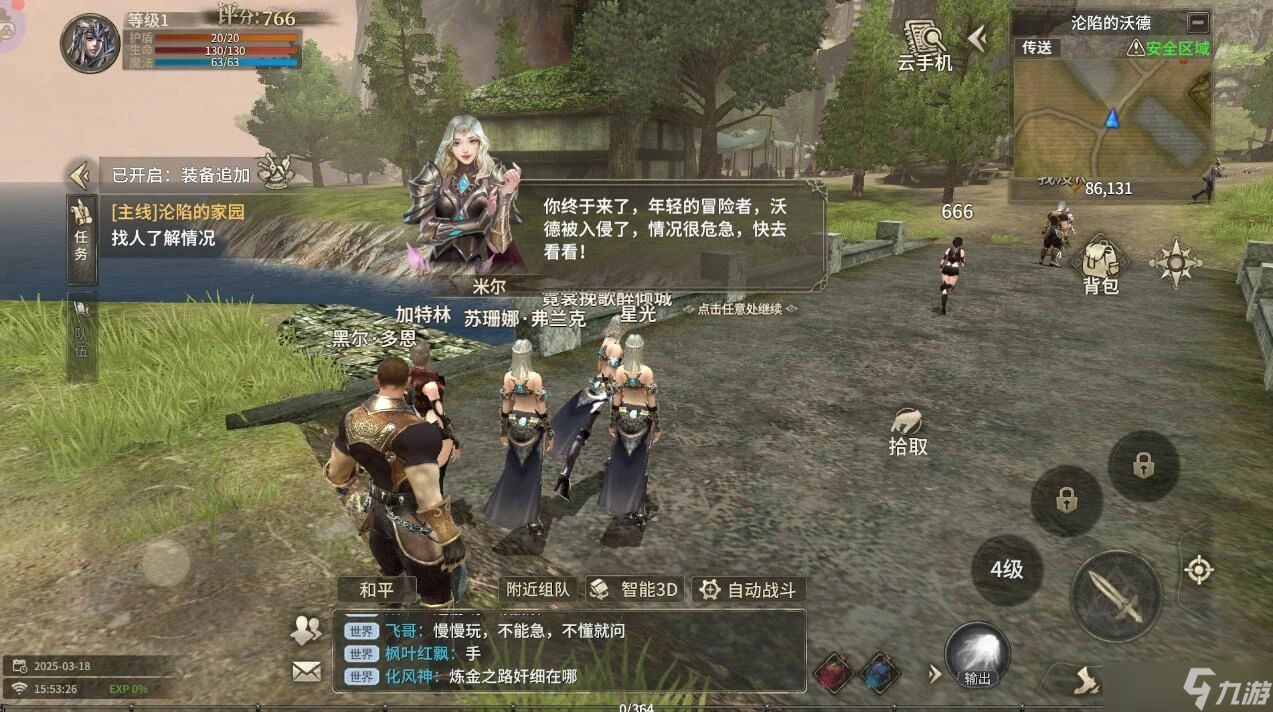This screenshot has height=712, width=1273.
Task: Open the 背包 backpack
Action: (1100, 265)
